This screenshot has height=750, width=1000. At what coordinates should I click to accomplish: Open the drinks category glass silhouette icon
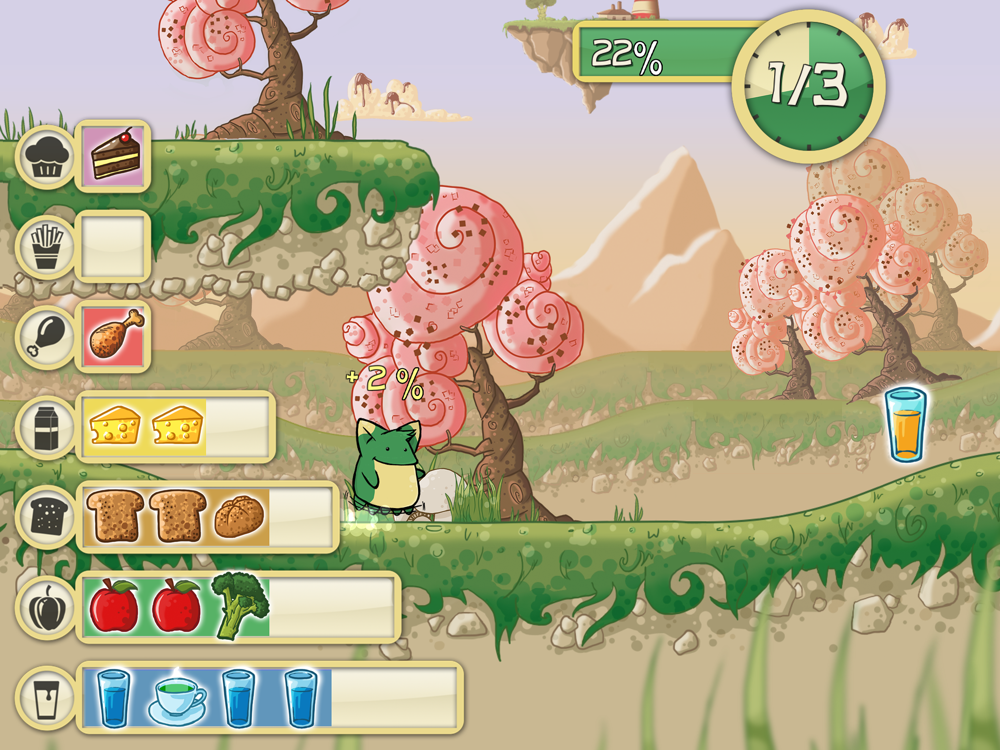46,697
